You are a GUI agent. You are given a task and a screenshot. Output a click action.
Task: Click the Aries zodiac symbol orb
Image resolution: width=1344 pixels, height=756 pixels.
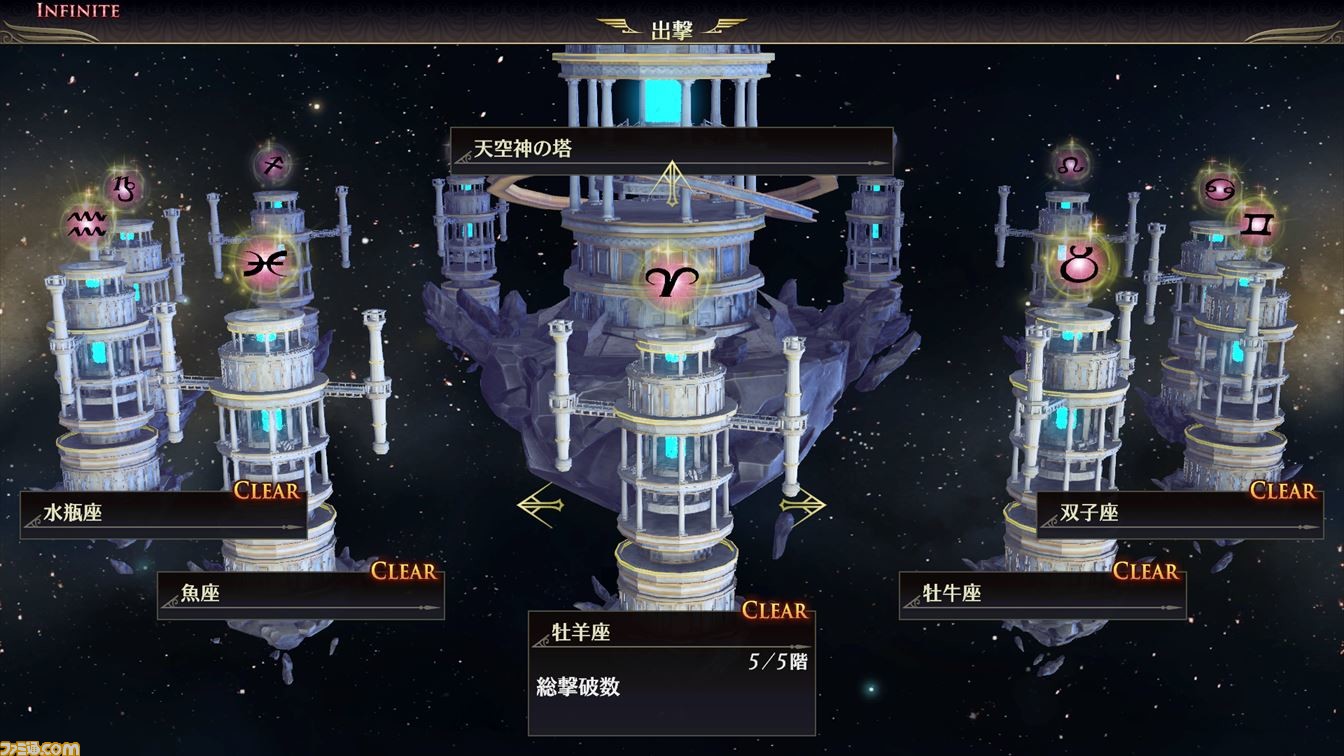coord(671,283)
